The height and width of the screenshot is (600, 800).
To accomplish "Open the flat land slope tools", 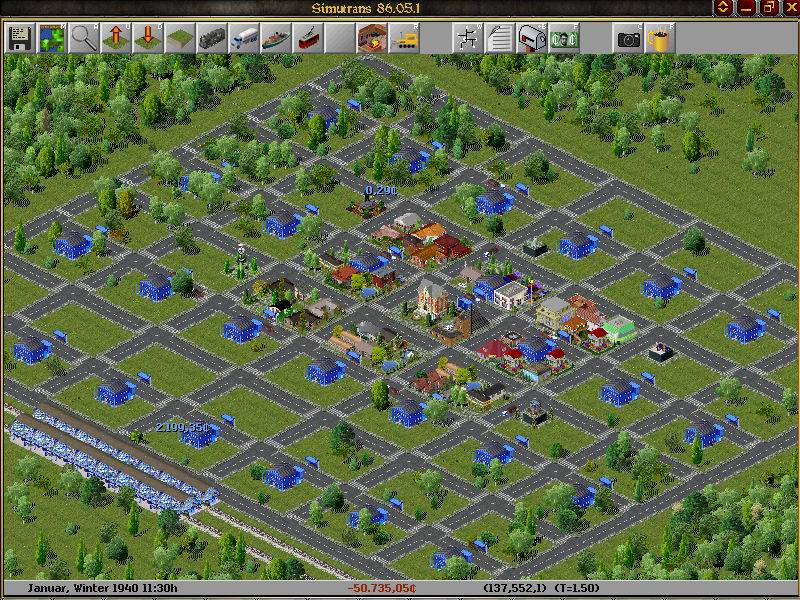I will (180, 38).
